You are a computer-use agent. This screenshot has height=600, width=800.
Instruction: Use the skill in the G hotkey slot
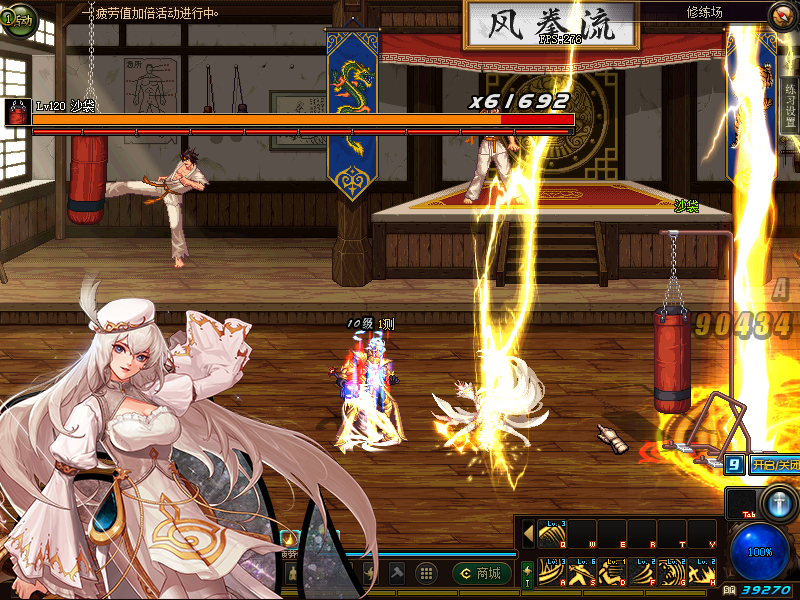(x=671, y=572)
